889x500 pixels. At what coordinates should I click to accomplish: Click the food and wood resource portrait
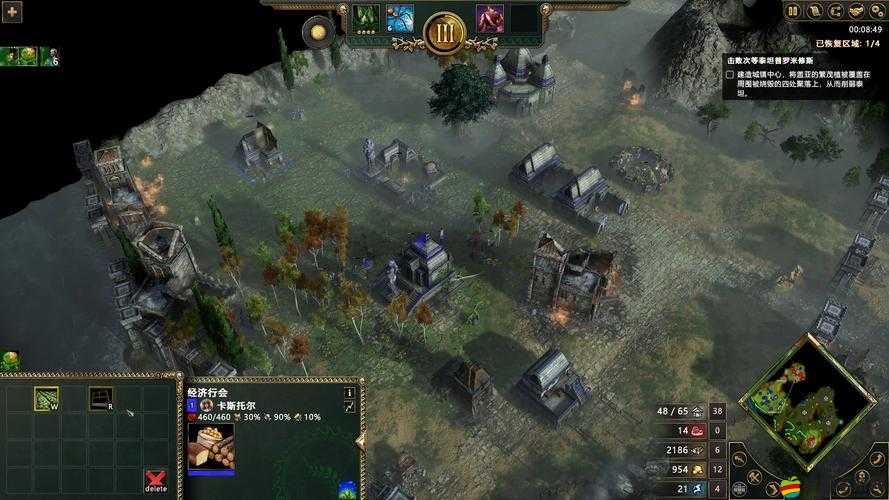tap(211, 445)
